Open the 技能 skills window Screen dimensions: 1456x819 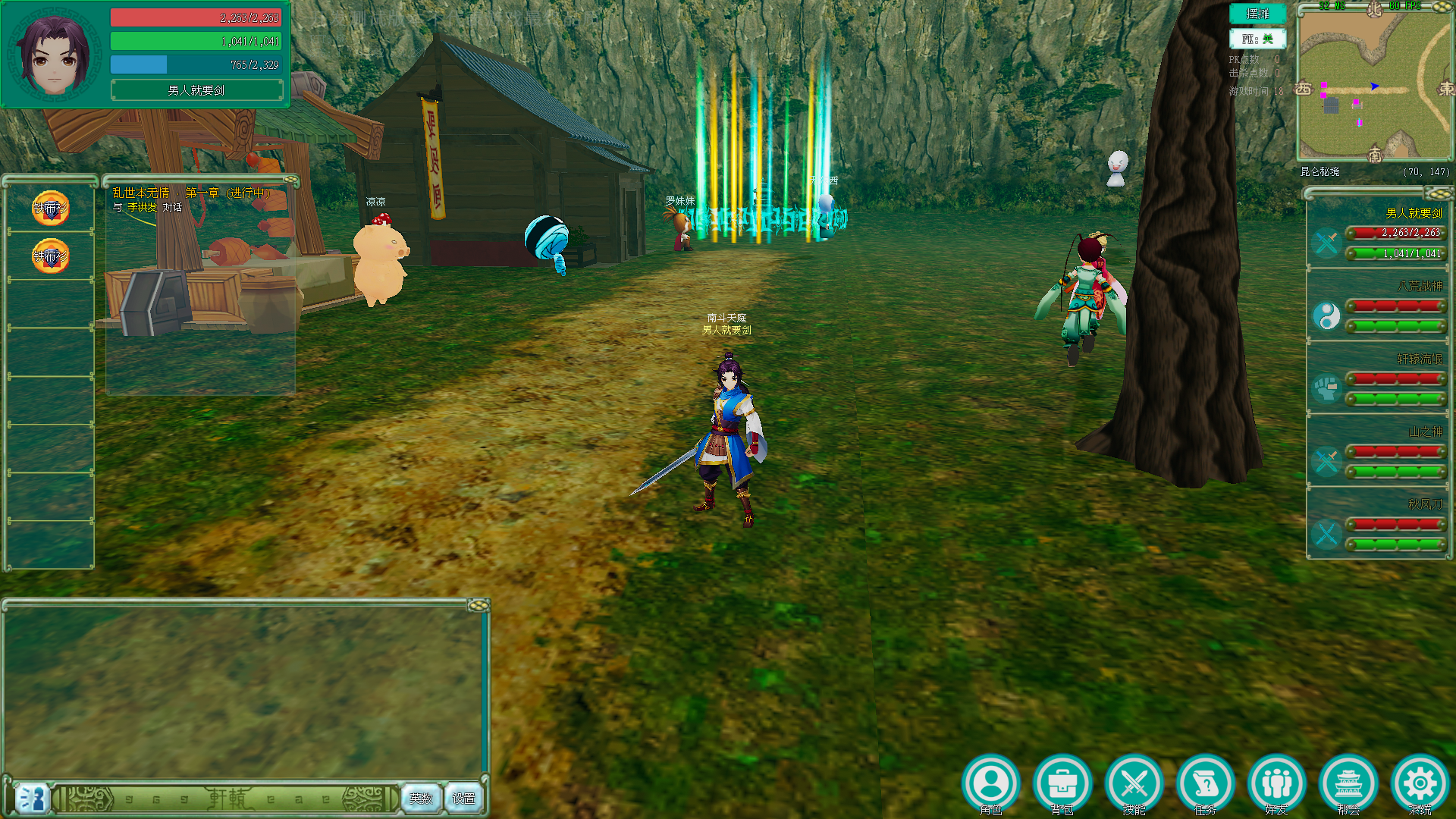(x=1134, y=783)
